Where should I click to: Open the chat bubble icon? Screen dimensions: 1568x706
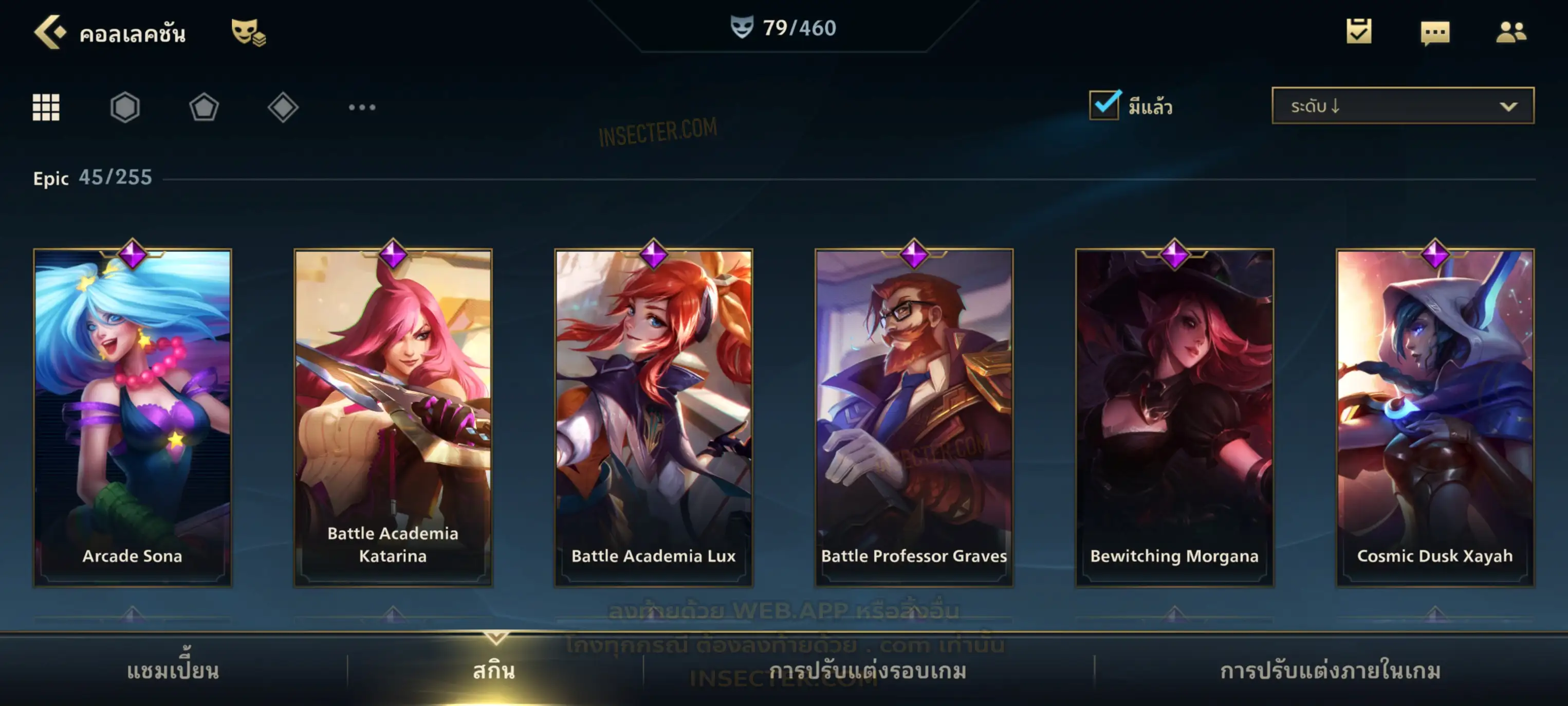pos(1435,33)
